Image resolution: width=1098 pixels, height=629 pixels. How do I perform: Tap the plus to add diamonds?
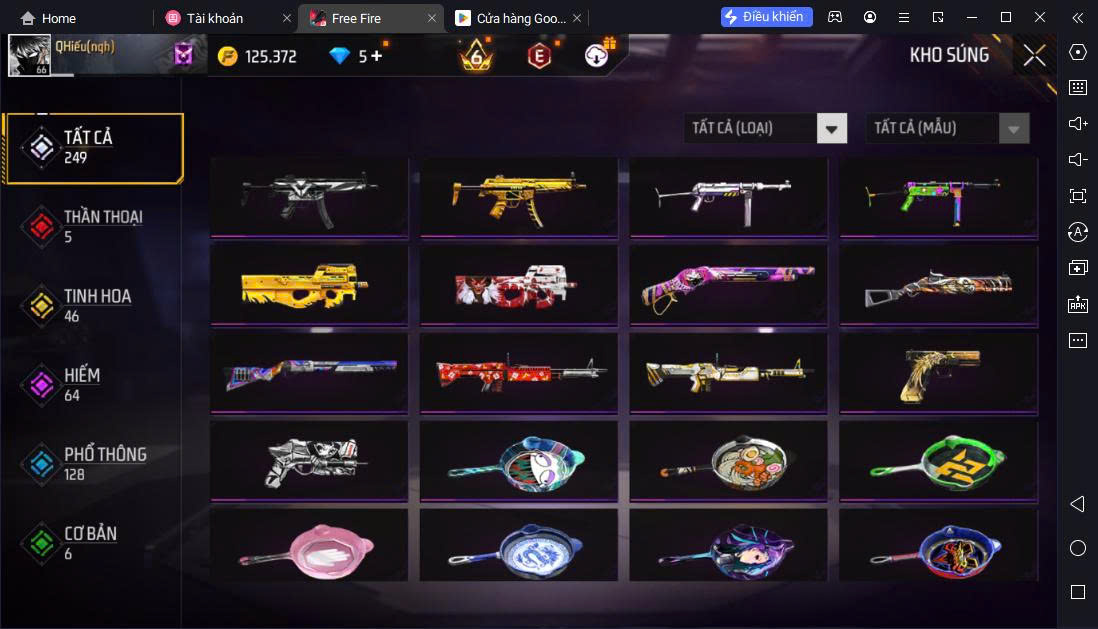click(x=376, y=56)
